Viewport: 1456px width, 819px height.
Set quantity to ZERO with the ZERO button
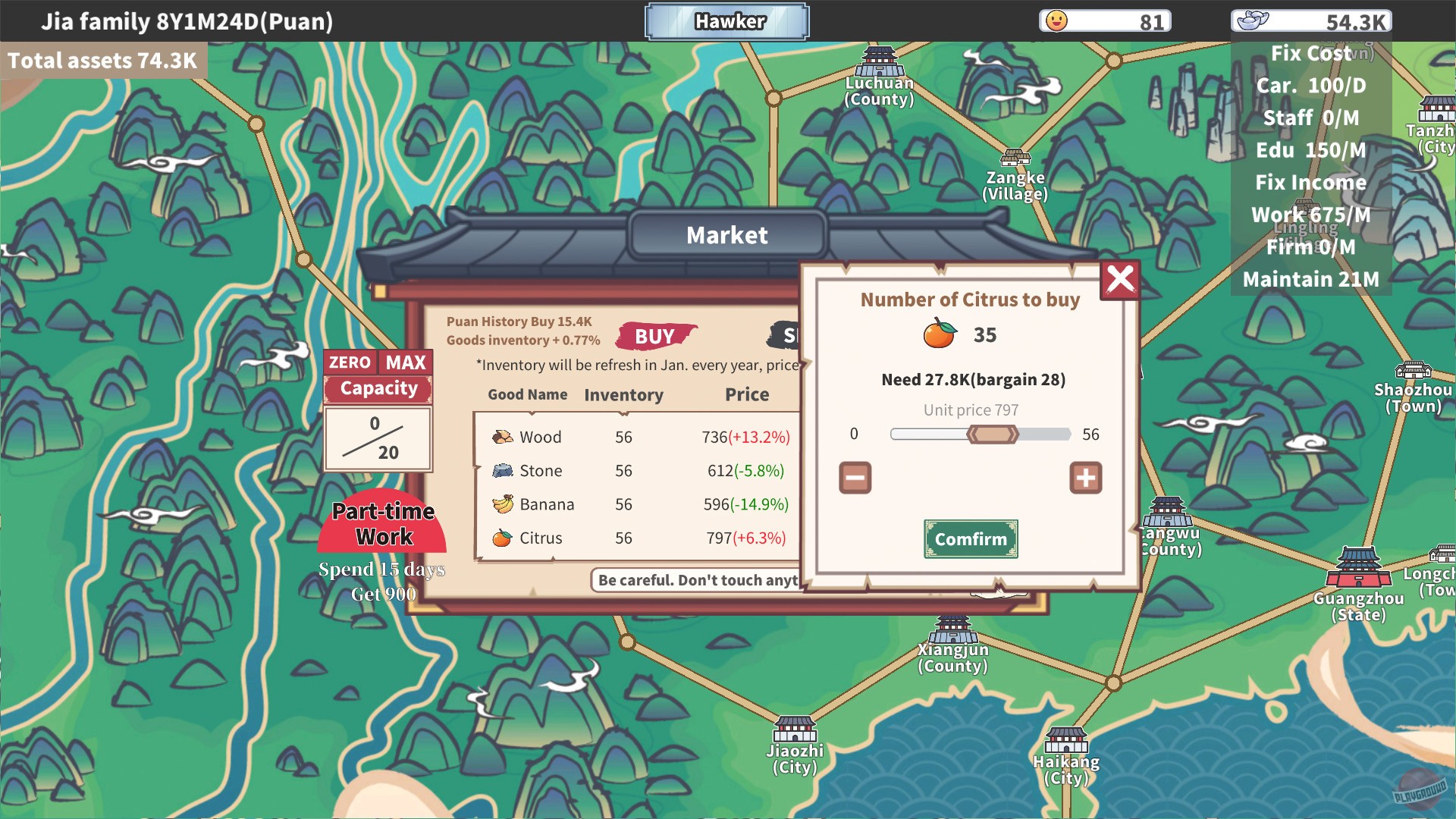[x=349, y=362]
